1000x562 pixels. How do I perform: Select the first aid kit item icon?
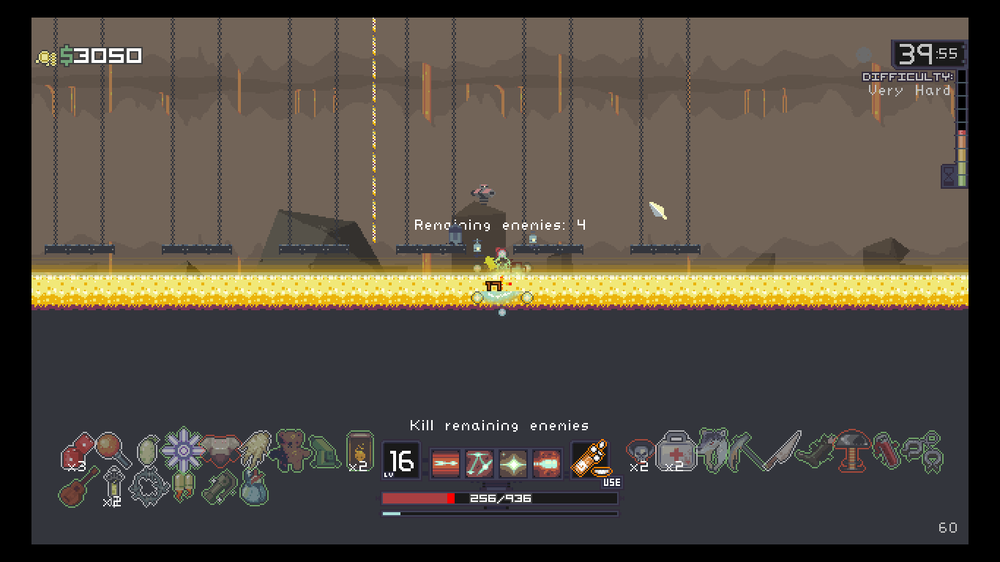675,450
